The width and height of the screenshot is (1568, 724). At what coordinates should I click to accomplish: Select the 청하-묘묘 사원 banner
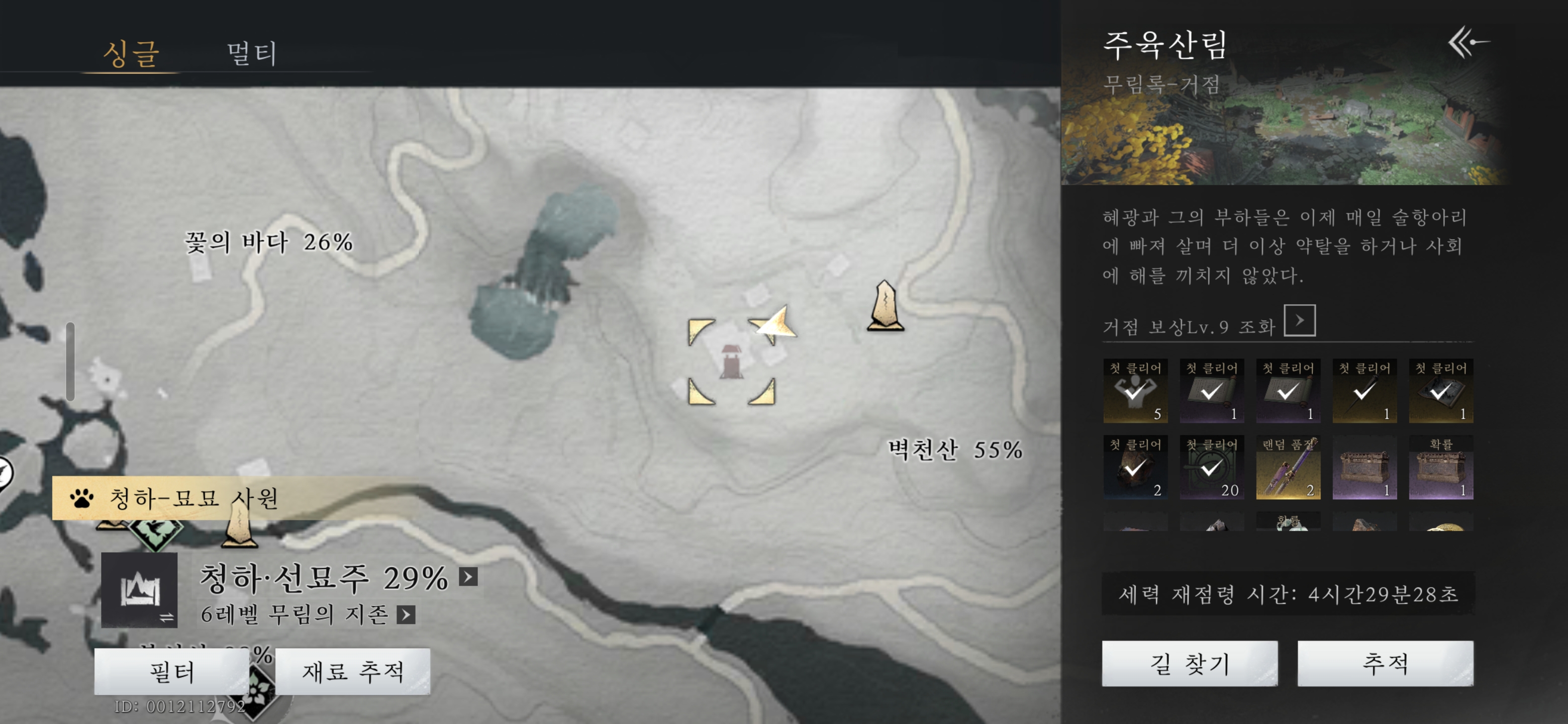pyautogui.click(x=182, y=498)
